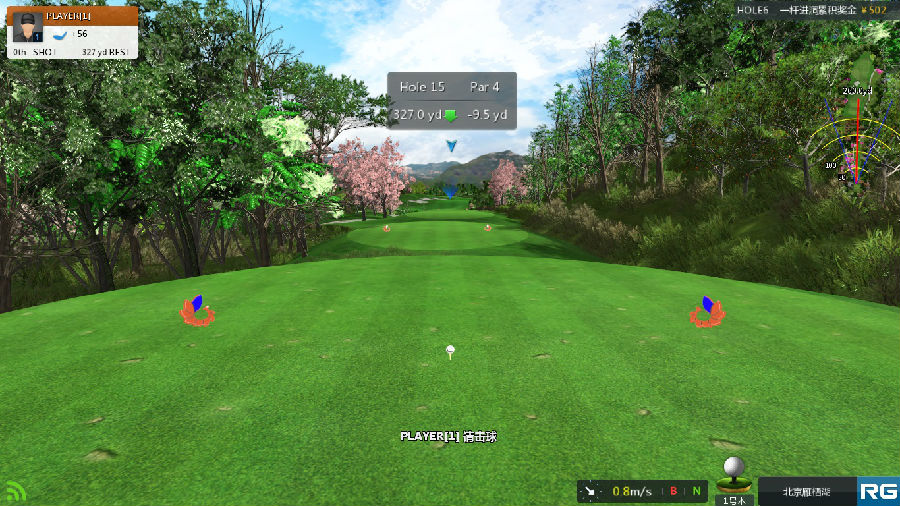Open the Hole 15 Par 4 info panel
The image size is (900, 506).
click(x=452, y=100)
